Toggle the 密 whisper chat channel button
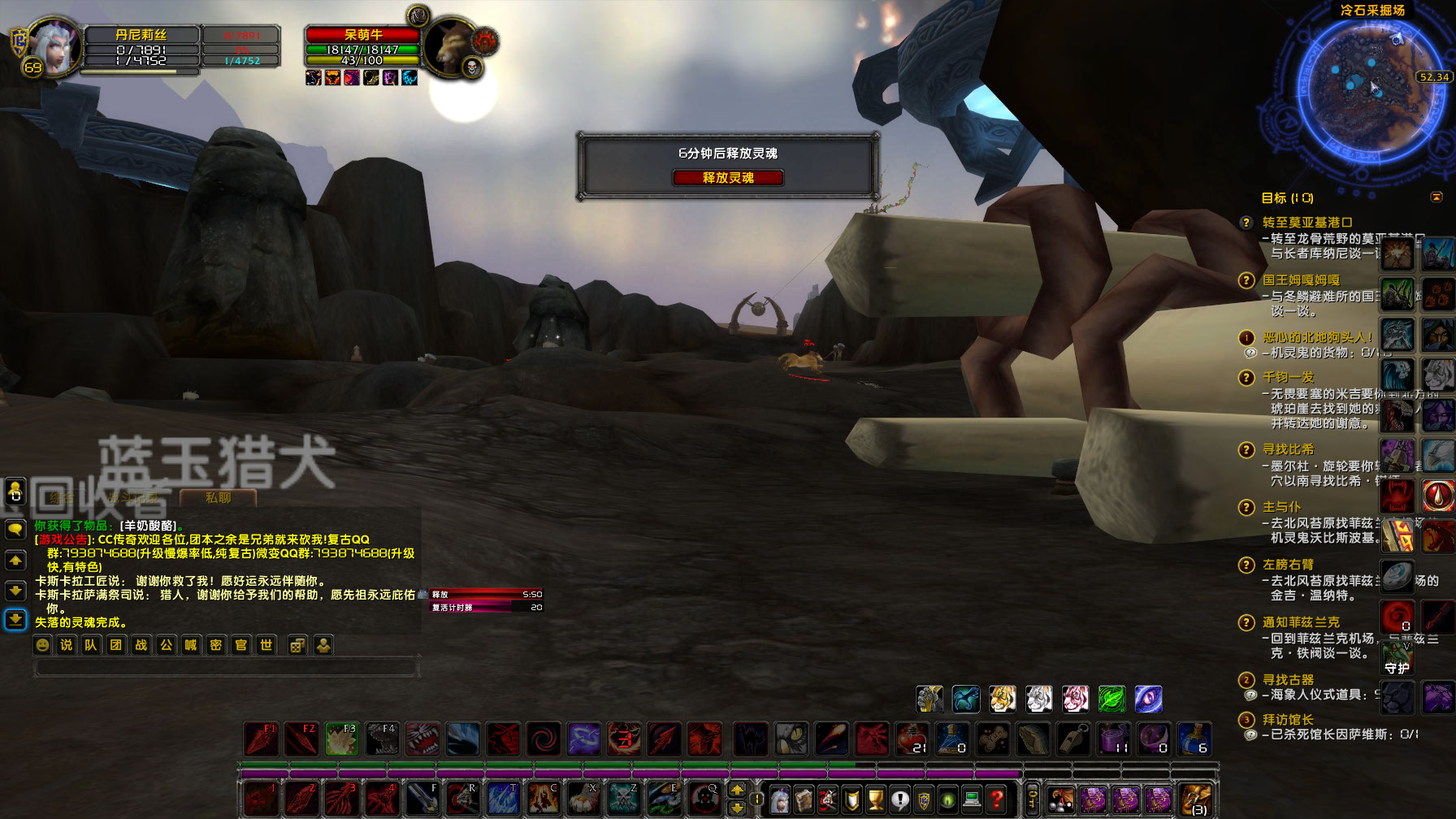The image size is (1456, 819). point(216,644)
